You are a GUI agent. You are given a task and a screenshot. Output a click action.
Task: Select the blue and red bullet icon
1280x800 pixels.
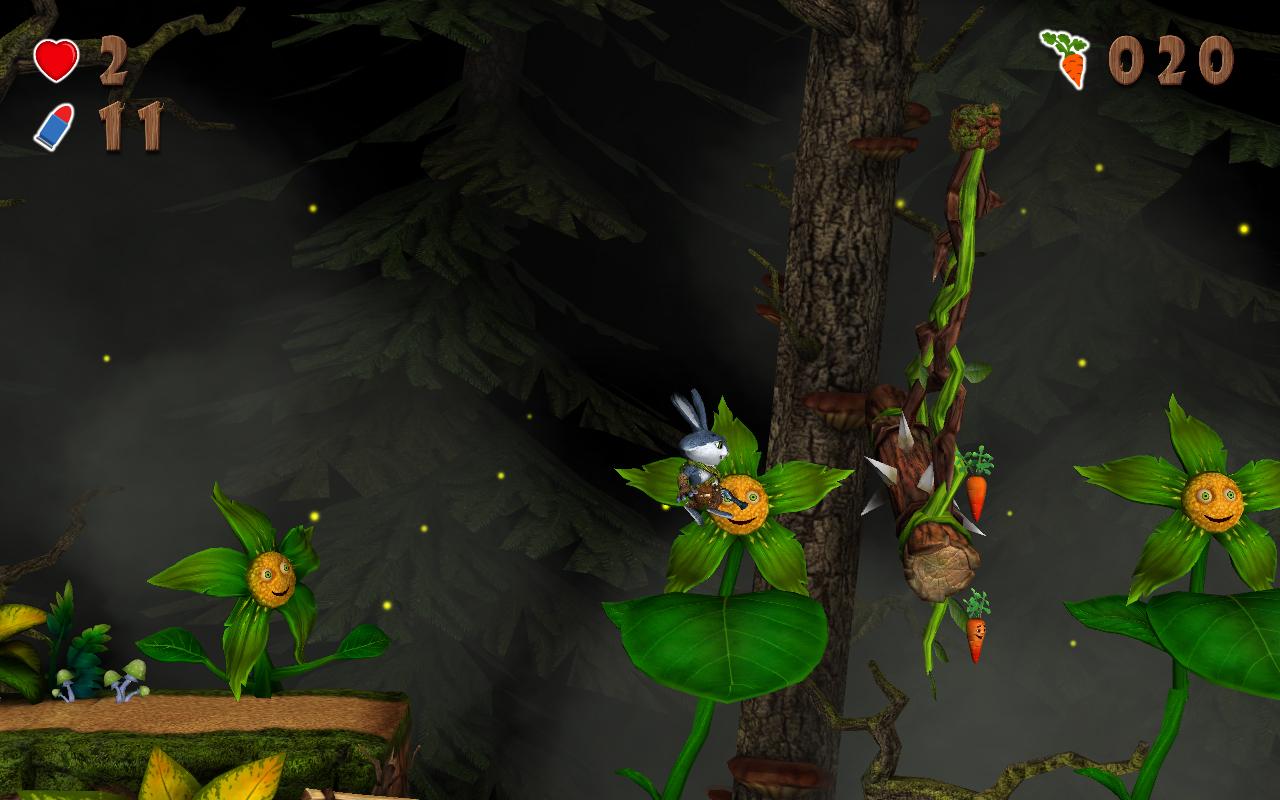tap(54, 127)
